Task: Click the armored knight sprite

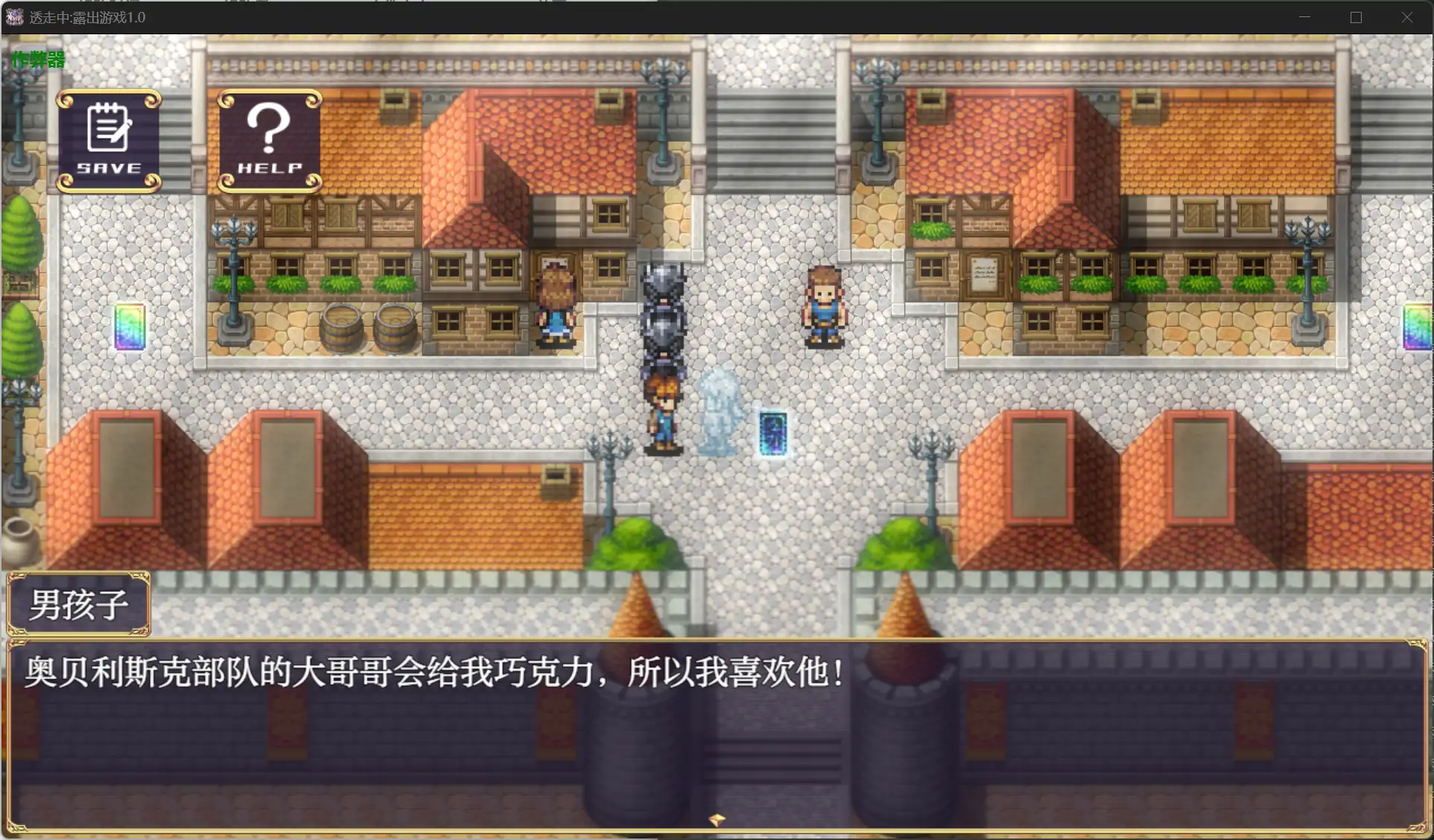Action: (x=663, y=305)
